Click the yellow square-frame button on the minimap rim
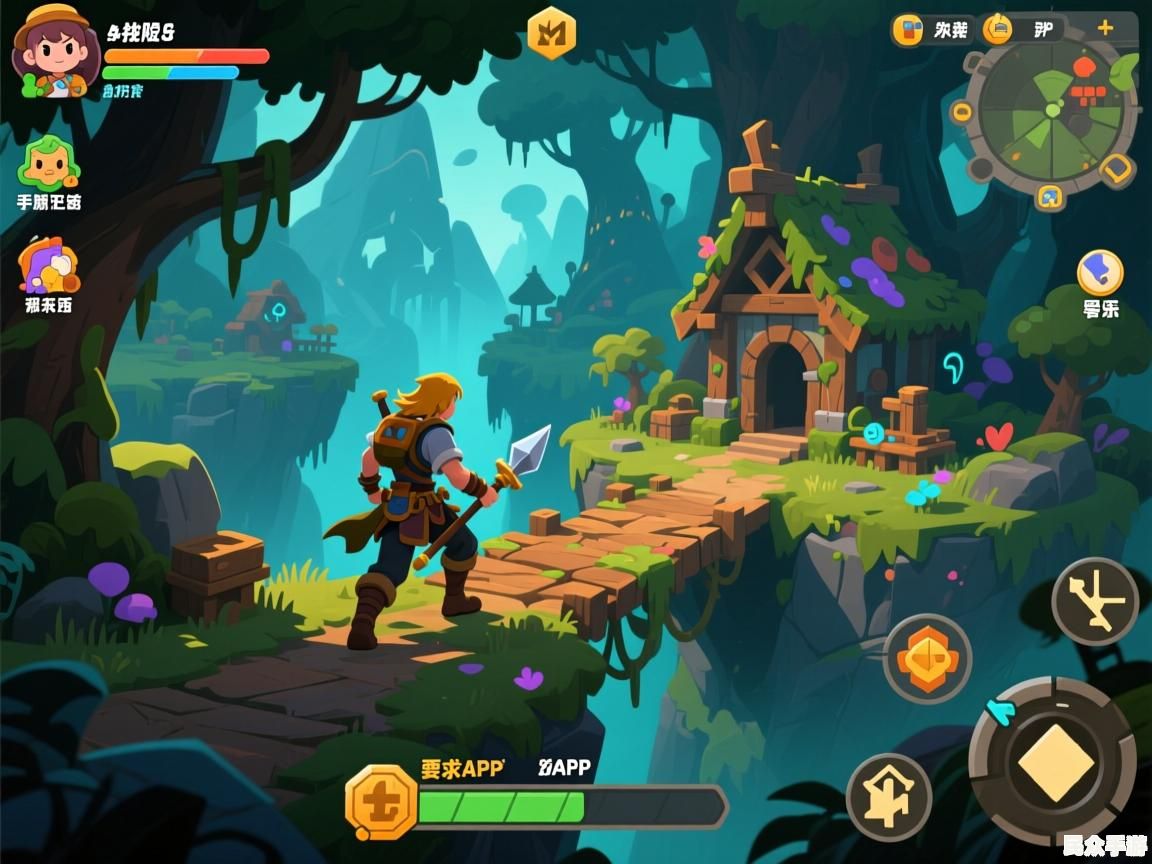The height and width of the screenshot is (864, 1152). click(1117, 170)
